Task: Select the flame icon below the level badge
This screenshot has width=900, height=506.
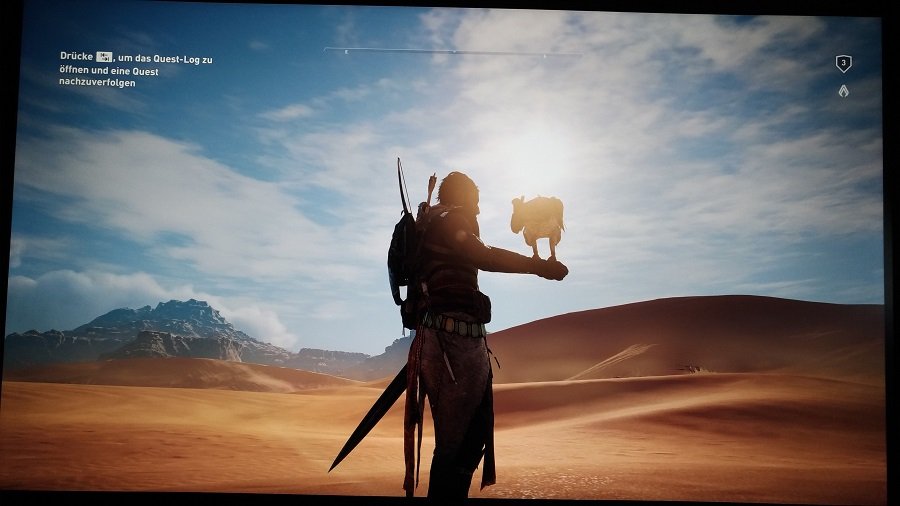Action: pos(843,91)
